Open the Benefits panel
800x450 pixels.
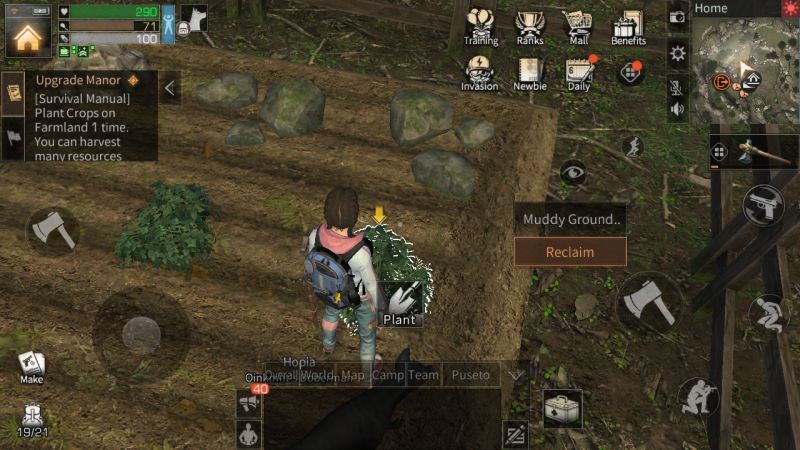(628, 26)
